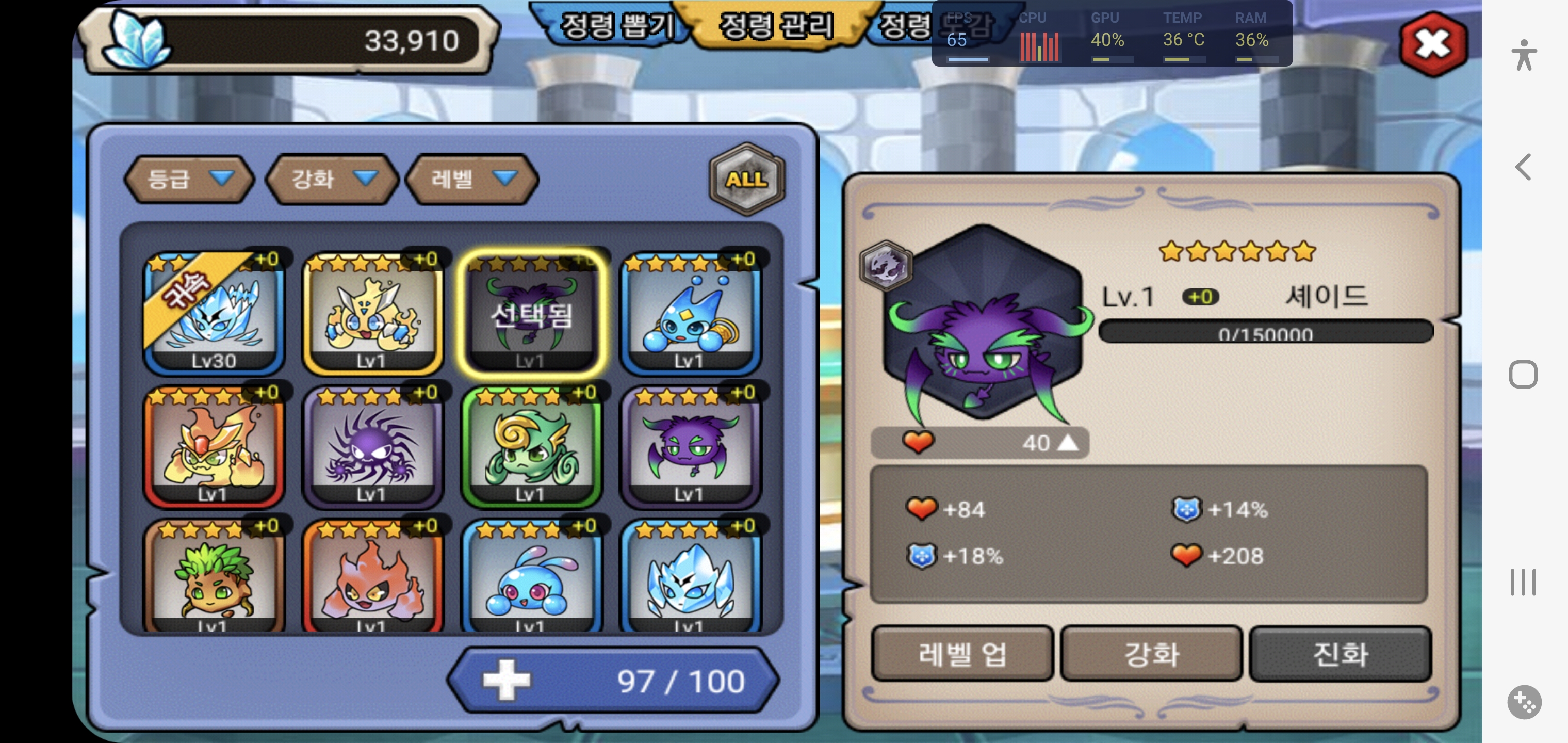Open 강화 enhancement for 셰이드
Image resolution: width=1568 pixels, height=743 pixels.
(x=1151, y=654)
